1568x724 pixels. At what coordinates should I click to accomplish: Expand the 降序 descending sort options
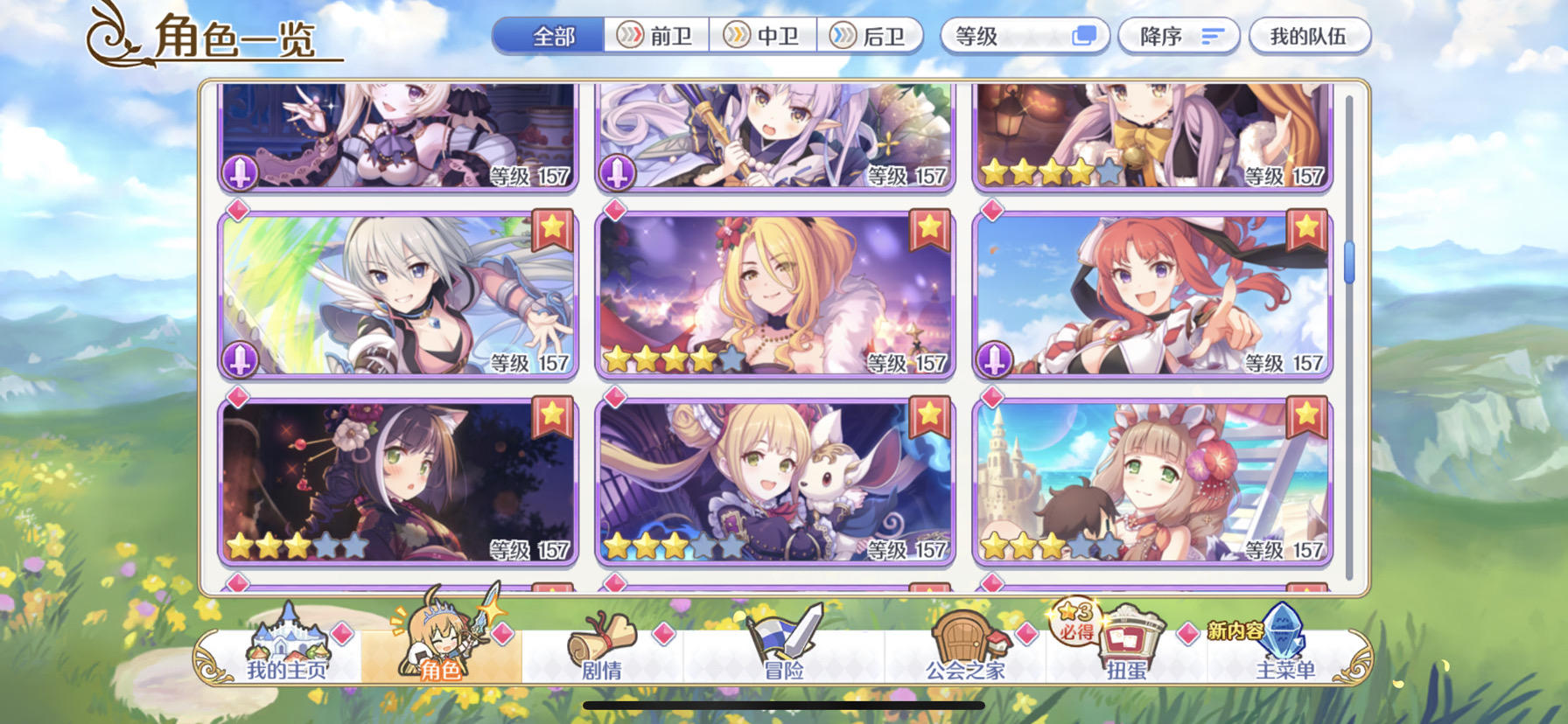1178,36
